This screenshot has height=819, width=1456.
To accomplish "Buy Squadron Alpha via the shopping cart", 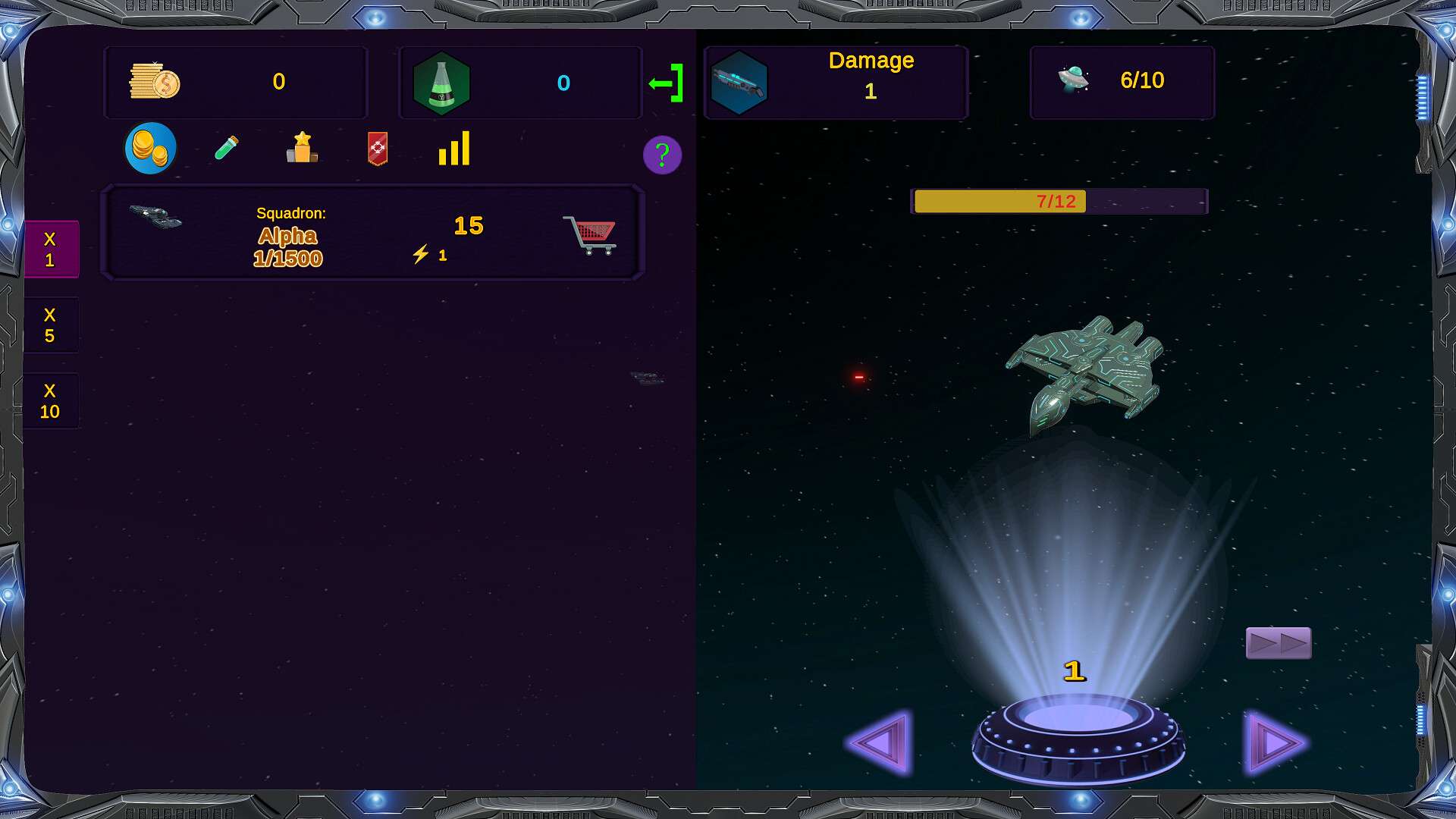I will [x=590, y=234].
